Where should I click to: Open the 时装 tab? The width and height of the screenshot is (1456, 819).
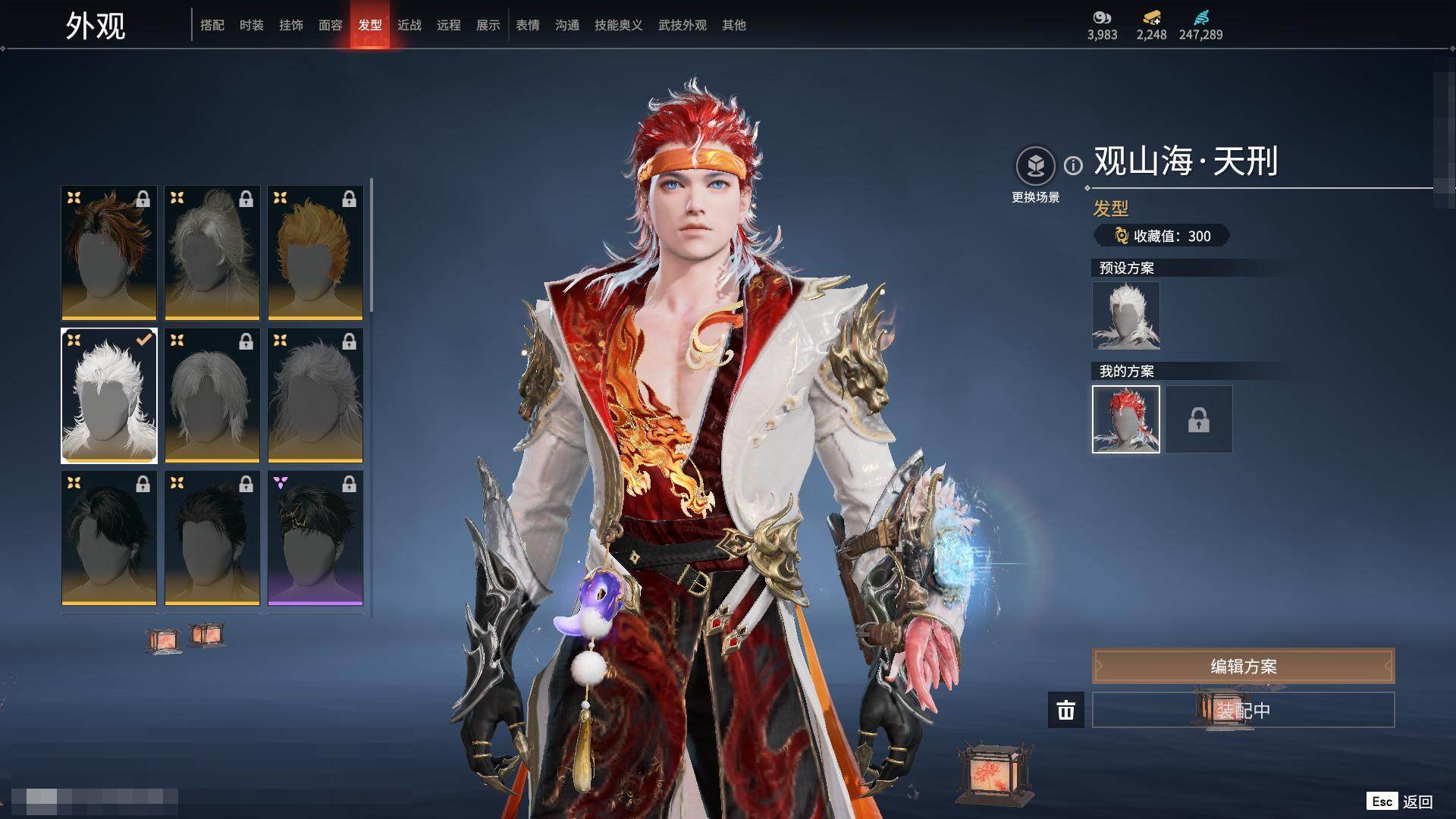click(x=252, y=25)
